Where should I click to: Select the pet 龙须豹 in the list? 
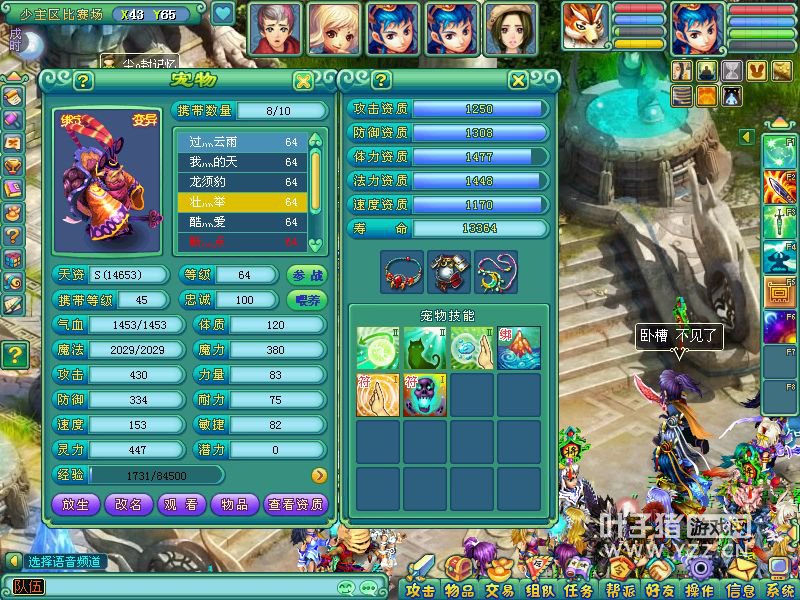pos(243,182)
